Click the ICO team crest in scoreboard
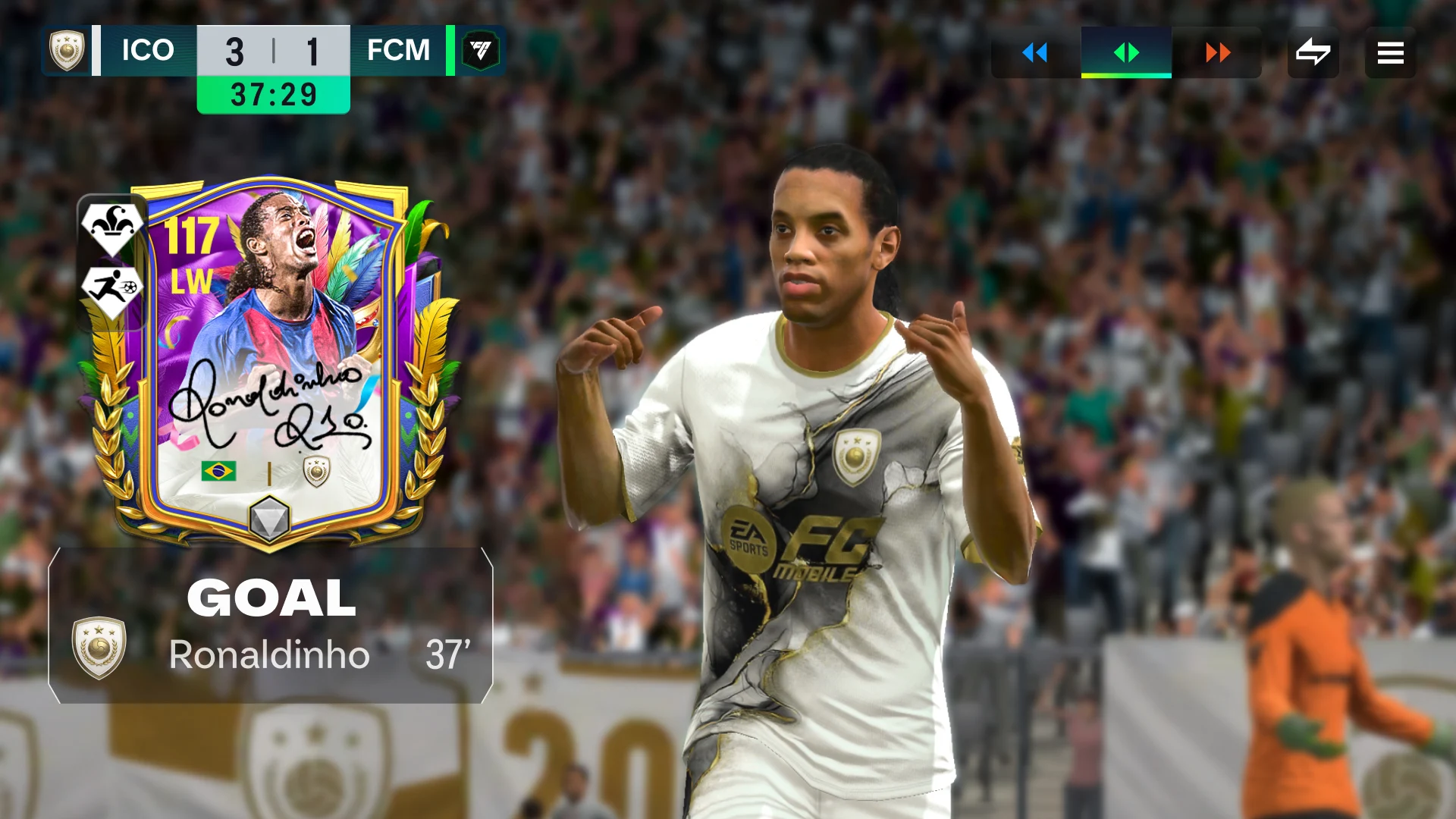The image size is (1456, 819). tap(67, 51)
